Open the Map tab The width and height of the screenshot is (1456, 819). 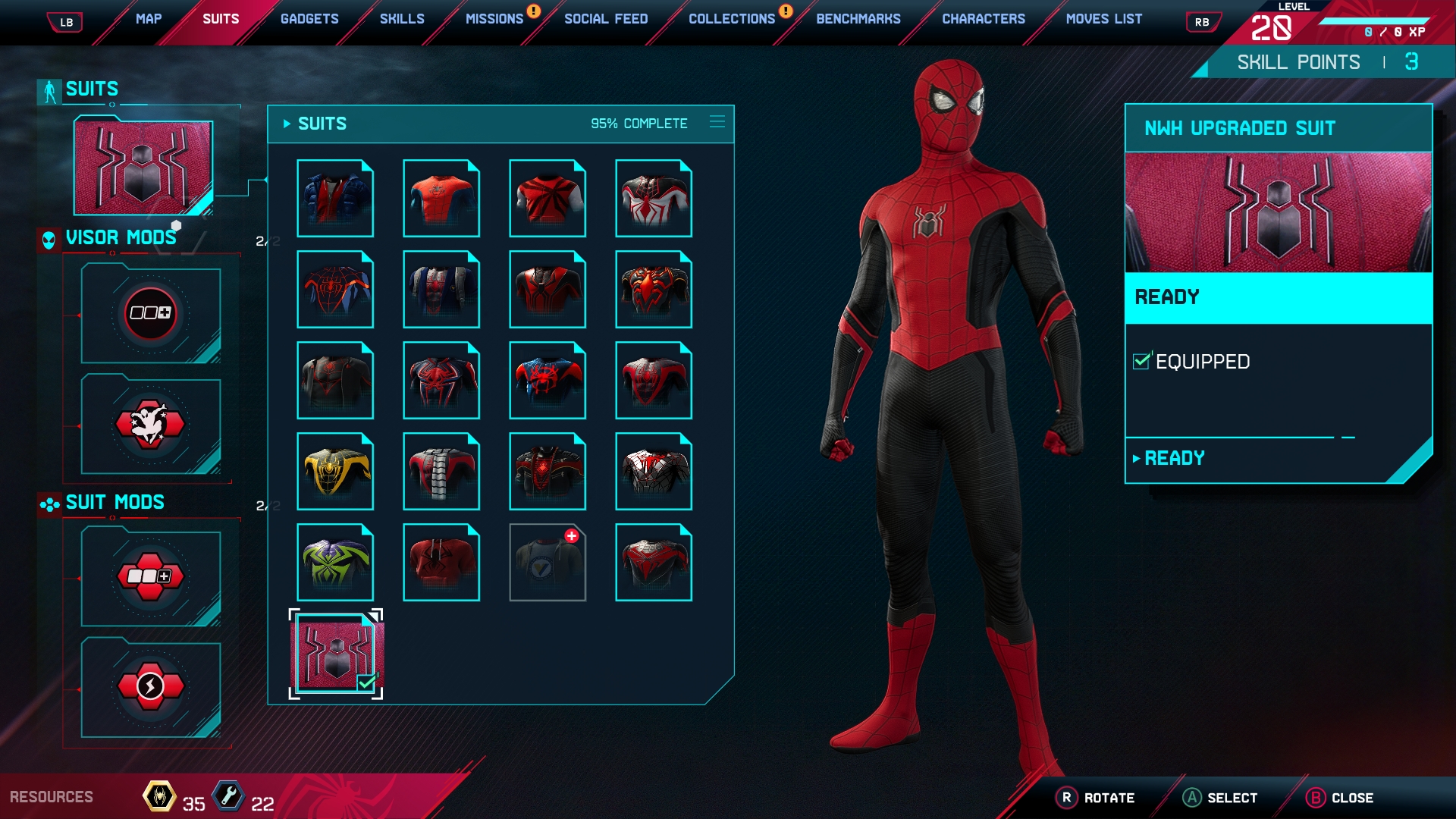pyautogui.click(x=149, y=19)
